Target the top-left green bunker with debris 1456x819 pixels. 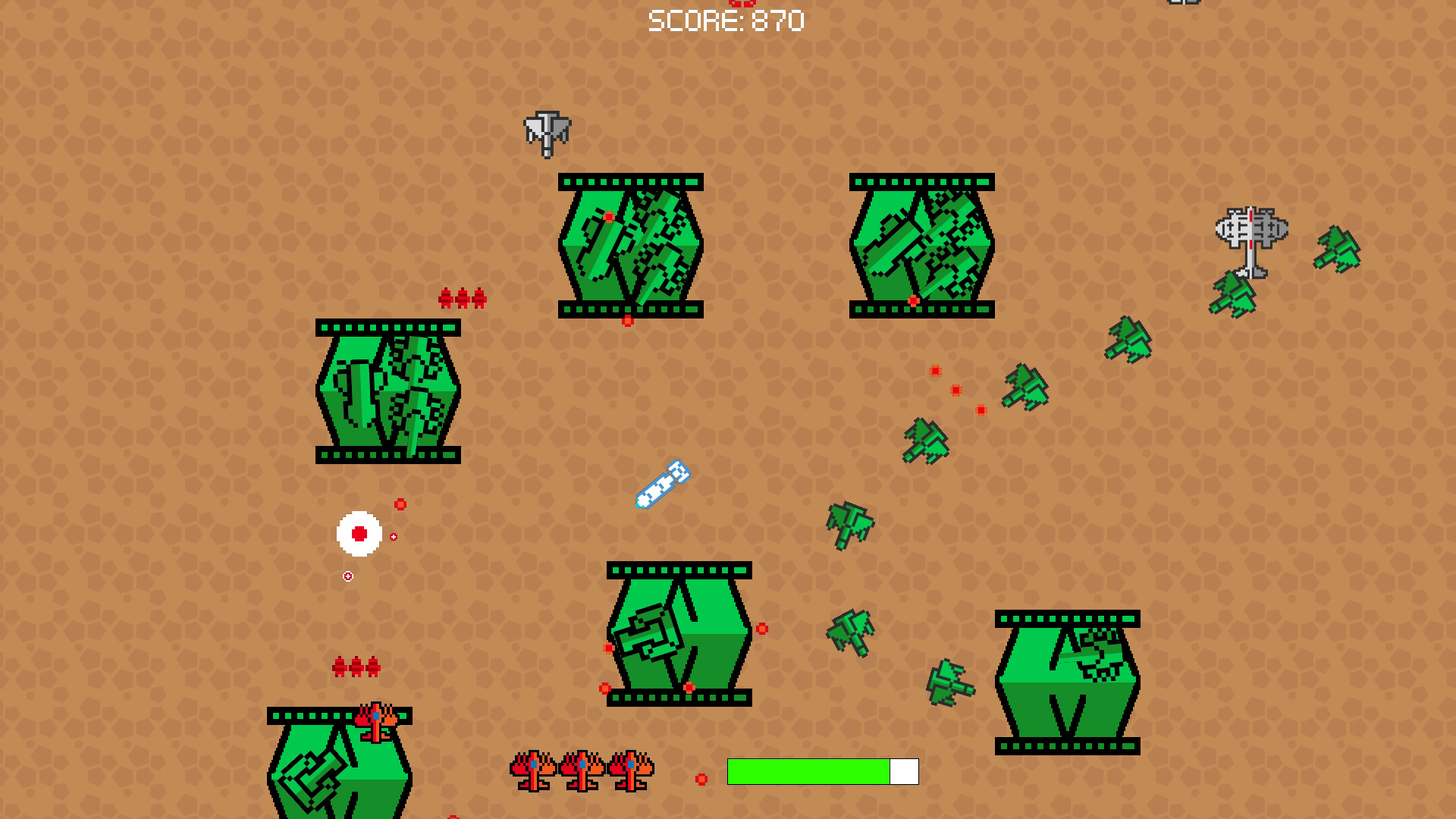click(x=387, y=391)
